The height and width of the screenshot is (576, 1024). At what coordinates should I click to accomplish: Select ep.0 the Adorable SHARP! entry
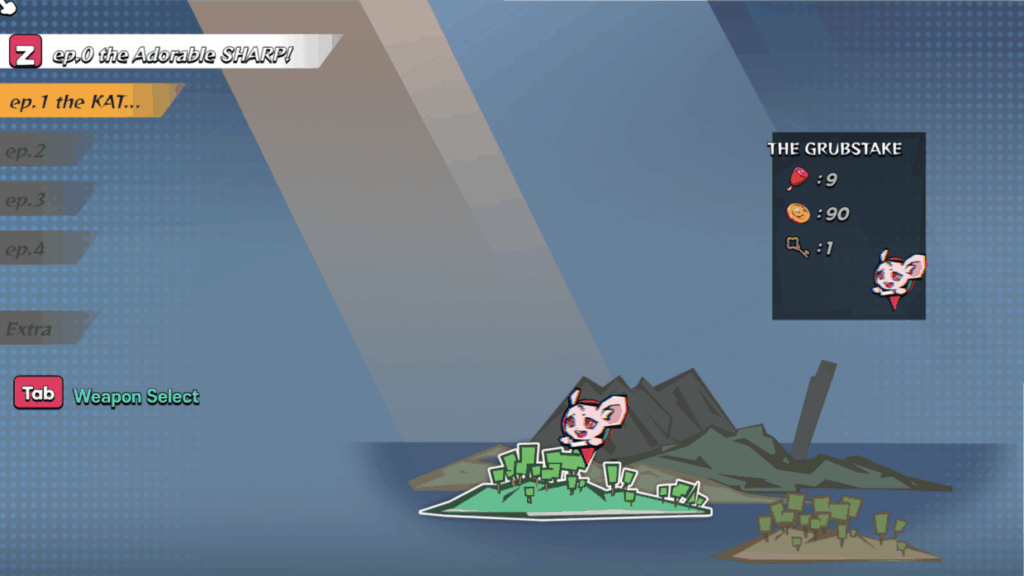pyautogui.click(x=170, y=53)
